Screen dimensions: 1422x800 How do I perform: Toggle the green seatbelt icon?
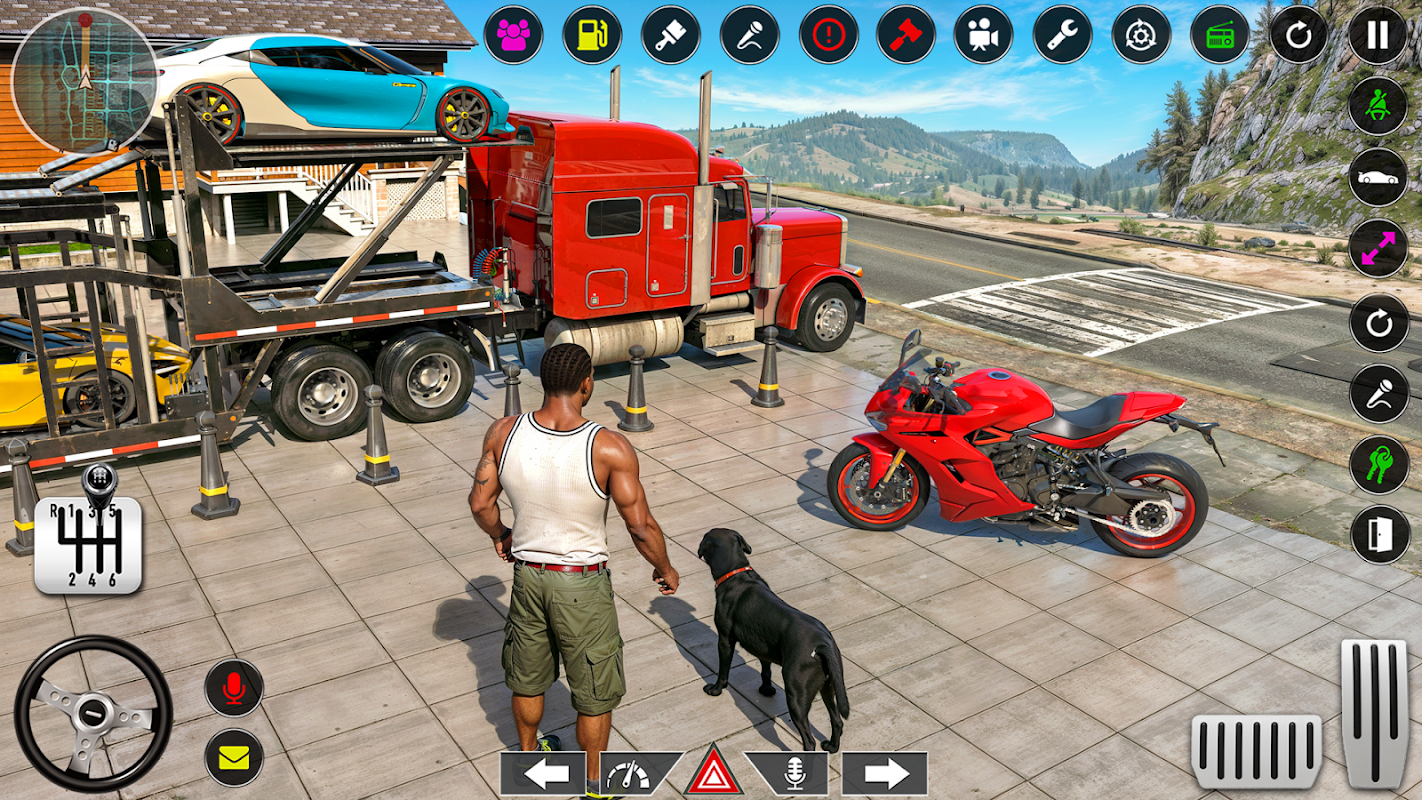point(1378,106)
